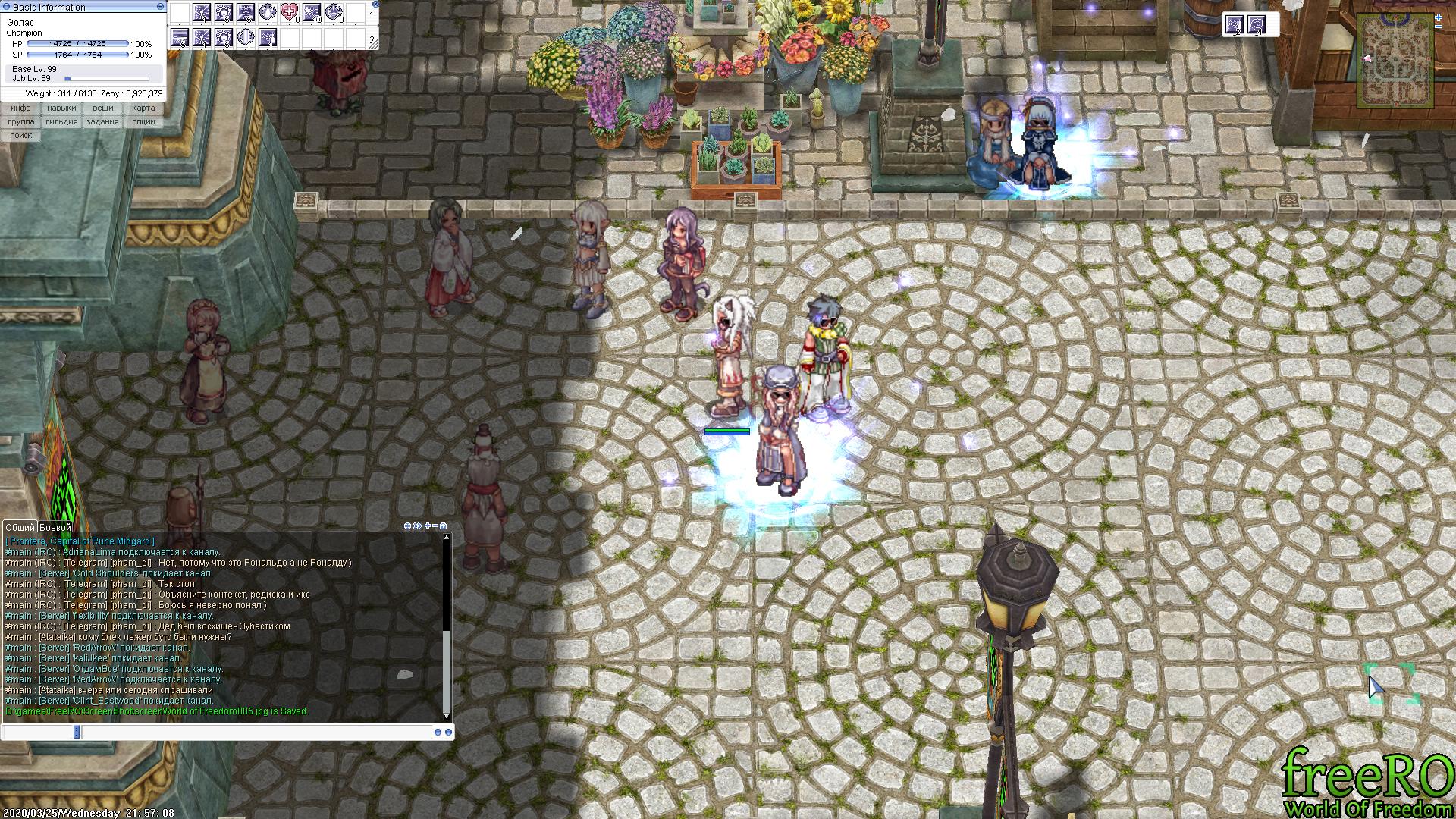1456x819 pixels.
Task: Open the 'задания' quest log
Action: 102,121
